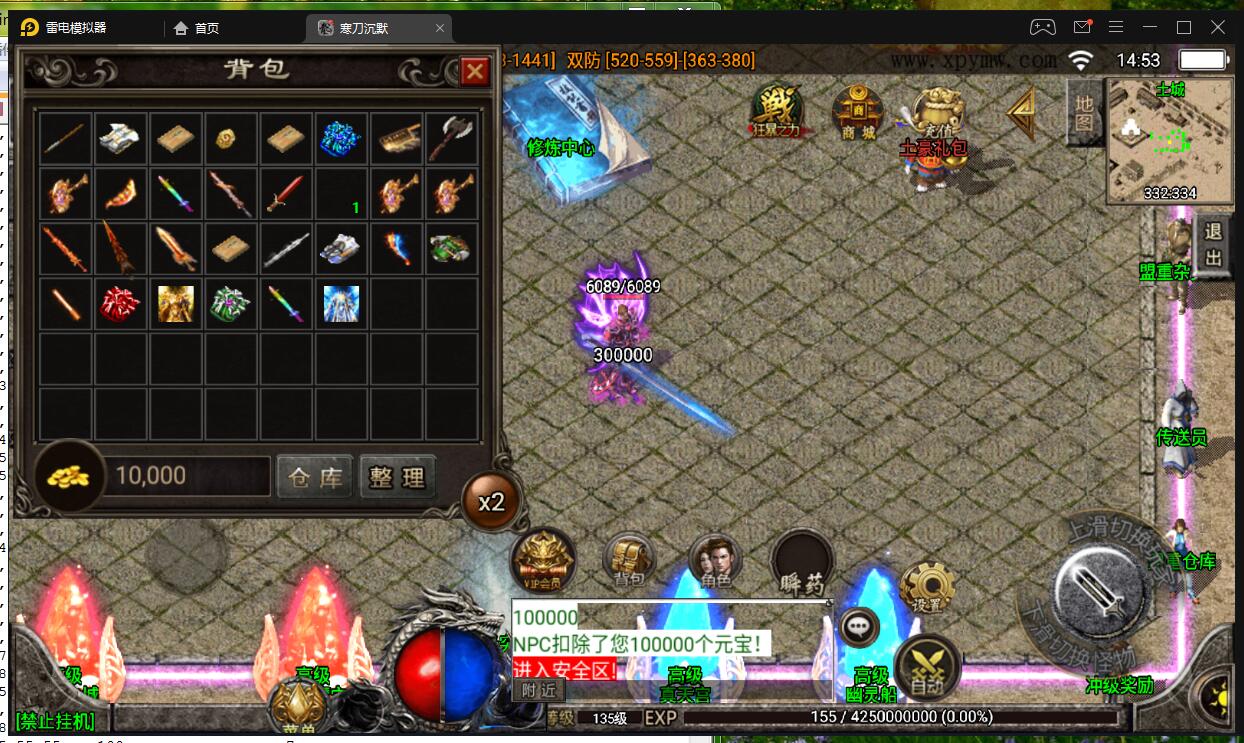
Task: Pick the red gift box item
Action: click(121, 304)
